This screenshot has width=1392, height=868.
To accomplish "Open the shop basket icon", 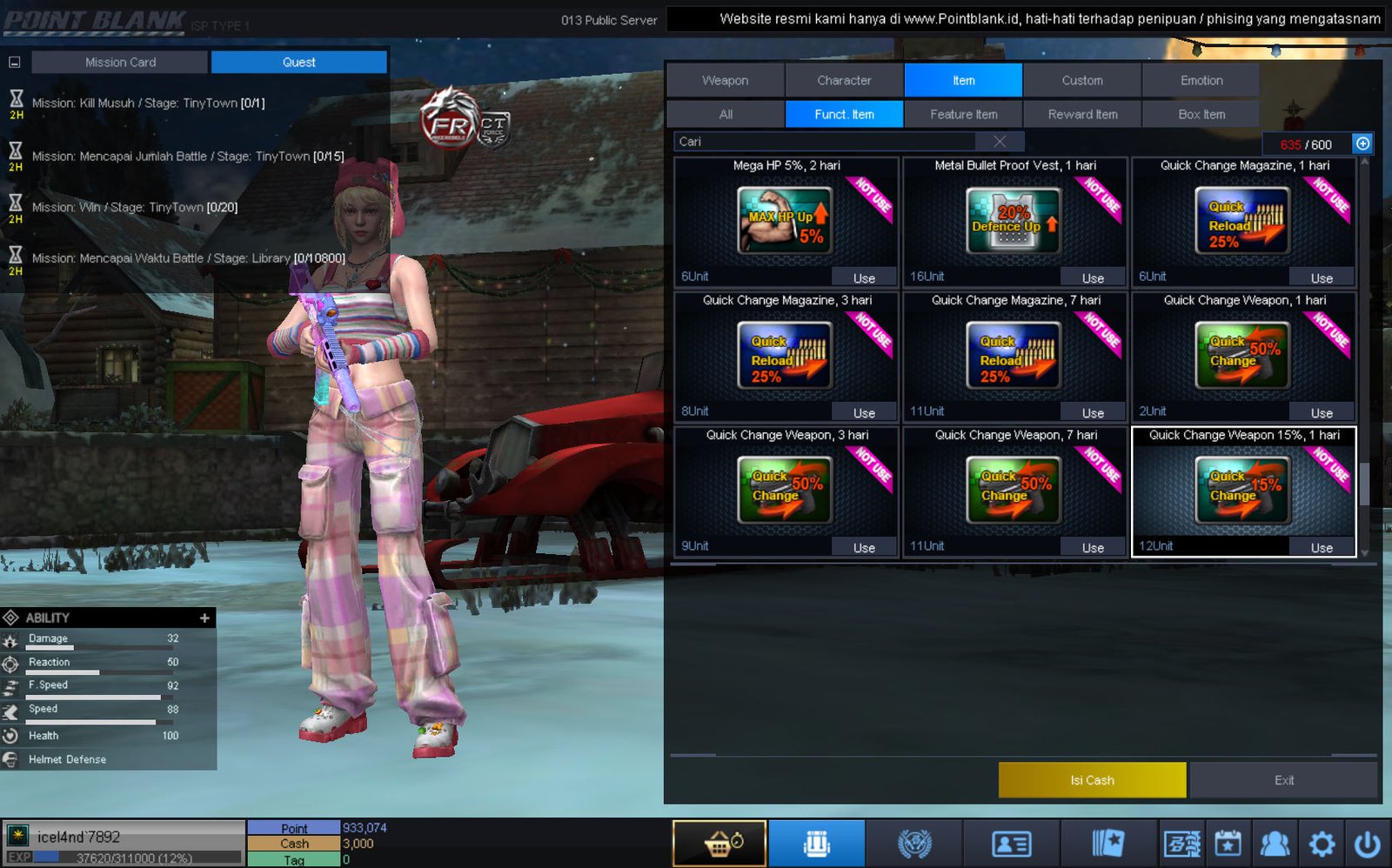I will point(719,843).
